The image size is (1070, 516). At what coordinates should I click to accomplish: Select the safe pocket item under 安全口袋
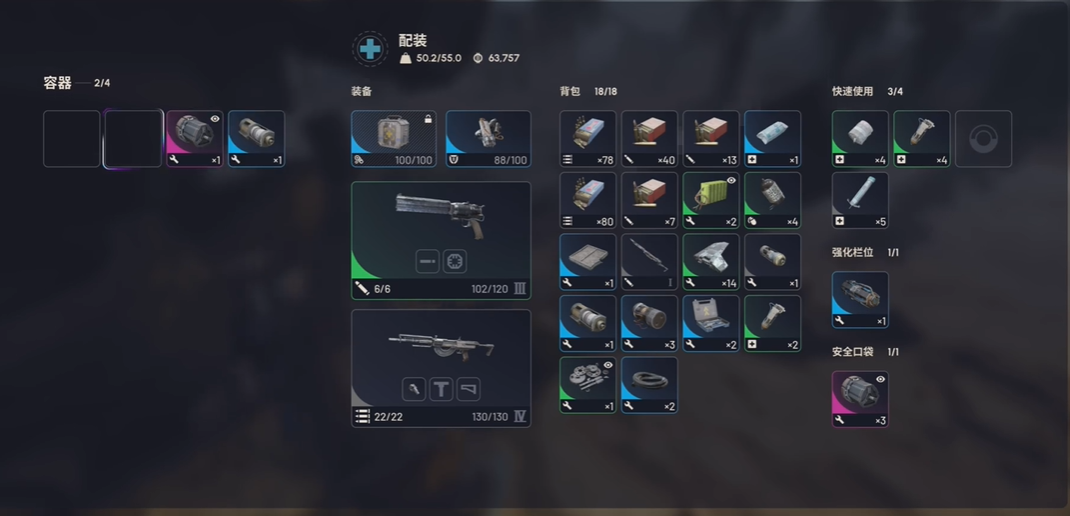click(860, 399)
